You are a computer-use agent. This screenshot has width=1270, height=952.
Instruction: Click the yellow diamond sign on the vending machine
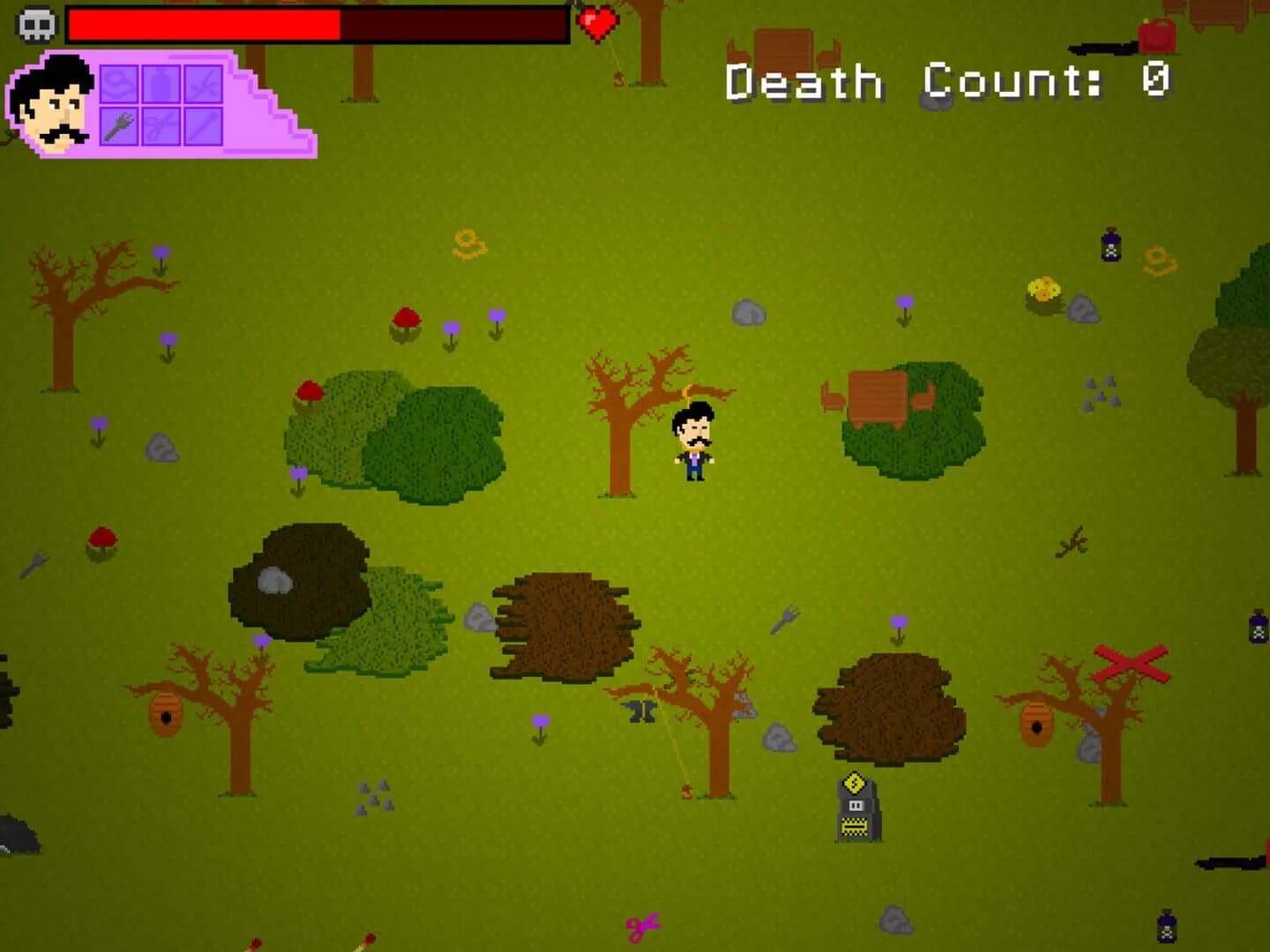click(x=854, y=784)
